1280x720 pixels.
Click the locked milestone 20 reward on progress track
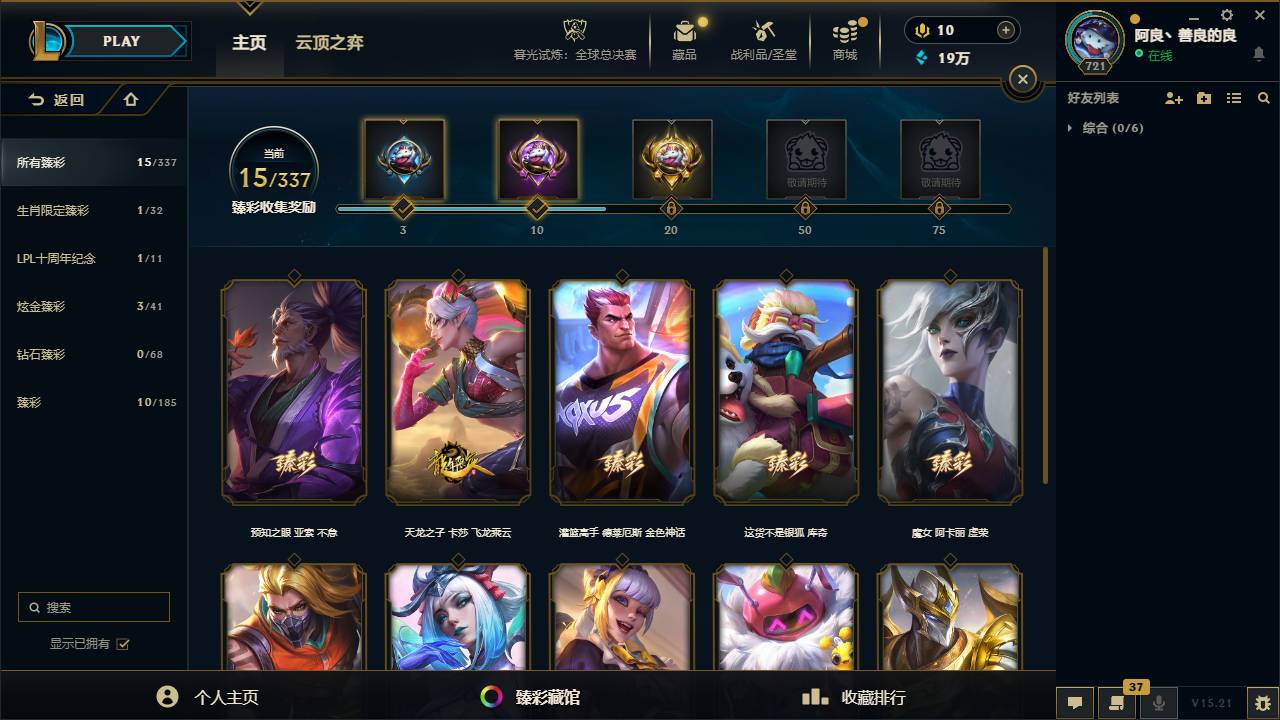[x=671, y=160]
